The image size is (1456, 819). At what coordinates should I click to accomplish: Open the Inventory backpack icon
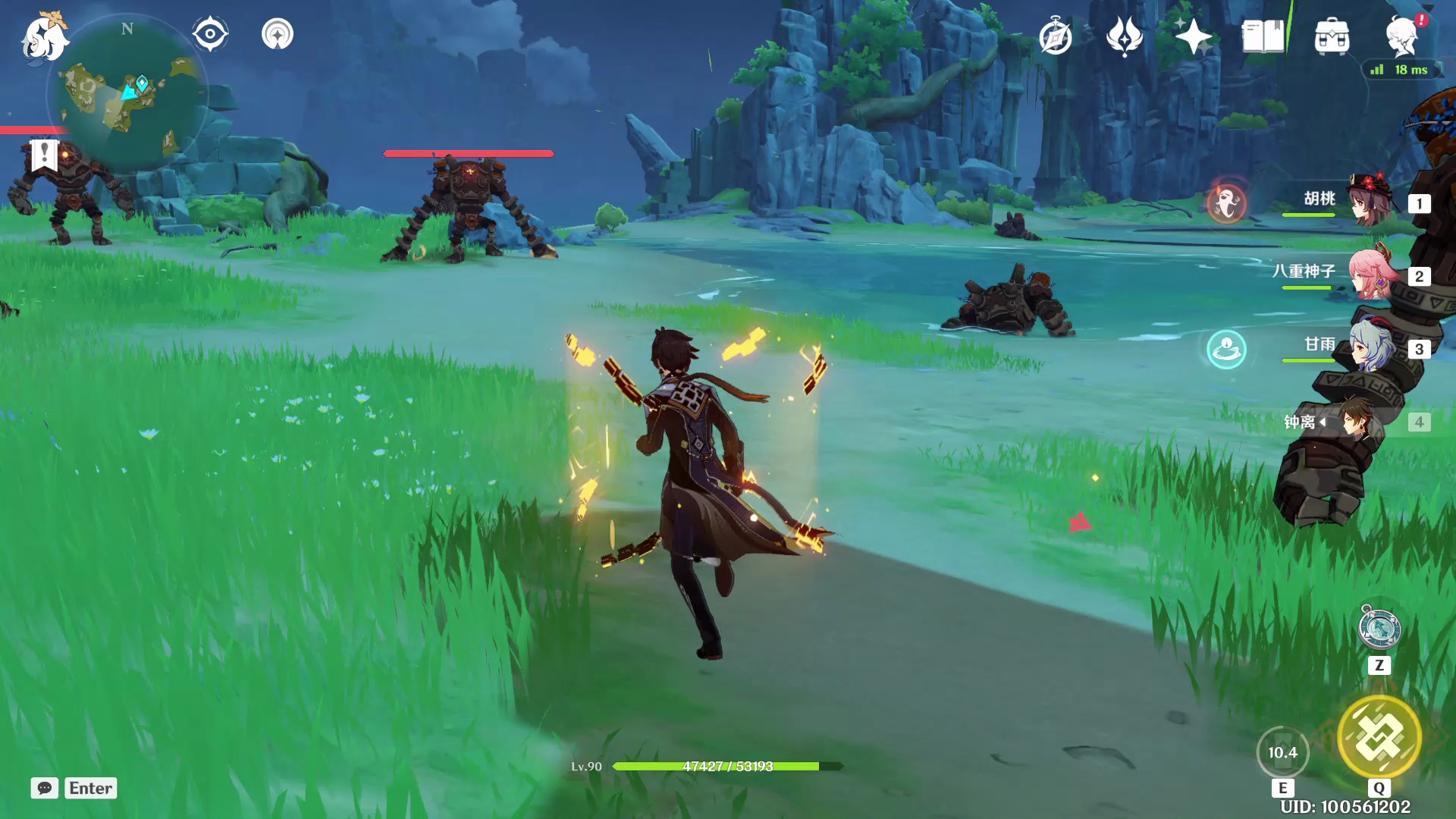pos(1332,36)
